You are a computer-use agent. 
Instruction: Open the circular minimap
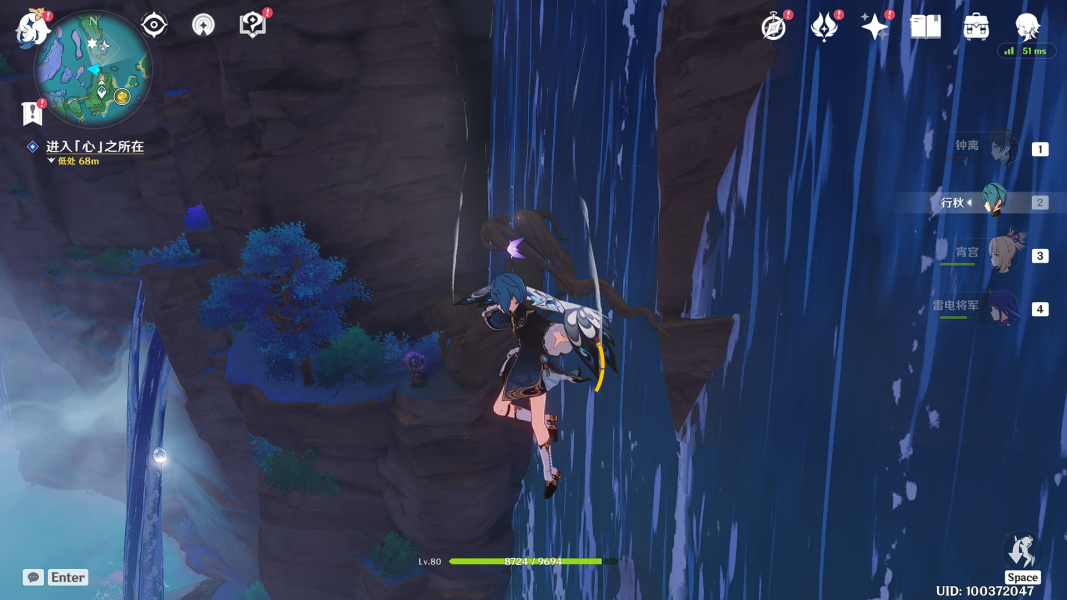[93, 70]
